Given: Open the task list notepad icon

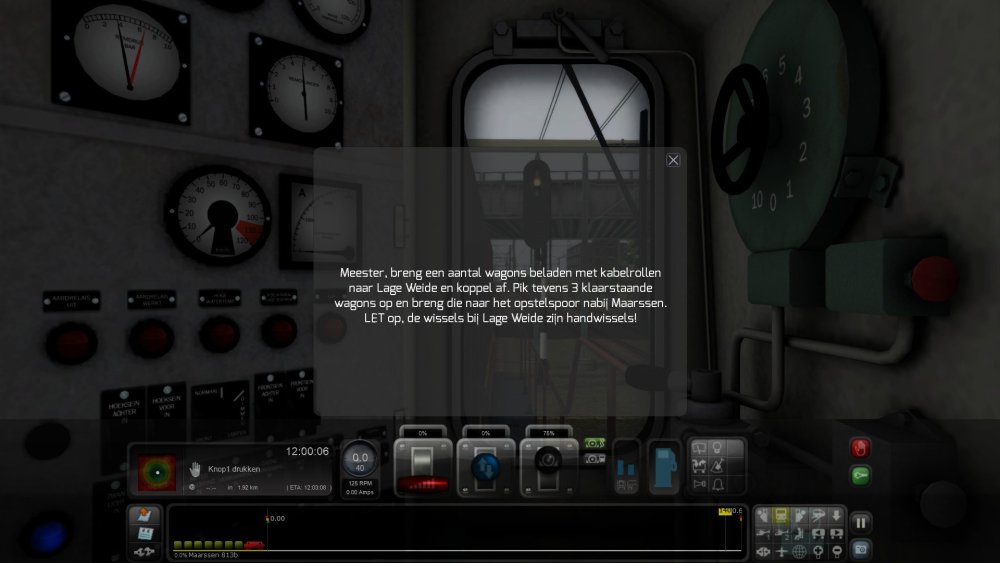Looking at the screenshot, I should click(x=143, y=515).
